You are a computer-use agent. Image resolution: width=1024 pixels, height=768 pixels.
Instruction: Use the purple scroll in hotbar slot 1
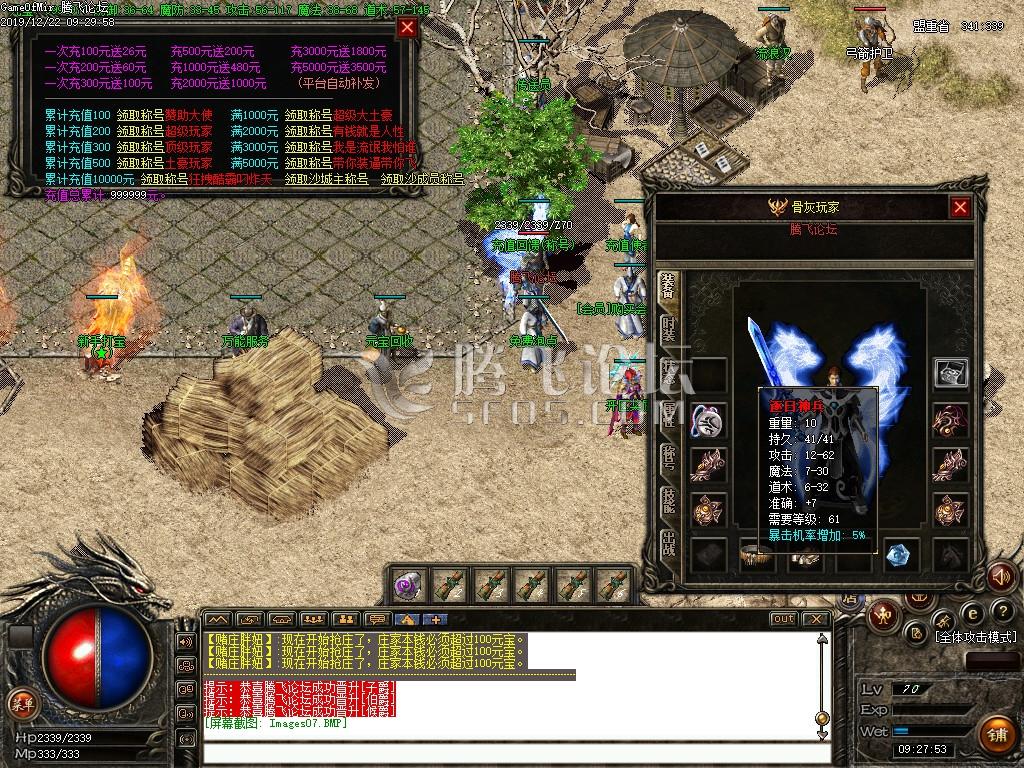pyautogui.click(x=409, y=585)
